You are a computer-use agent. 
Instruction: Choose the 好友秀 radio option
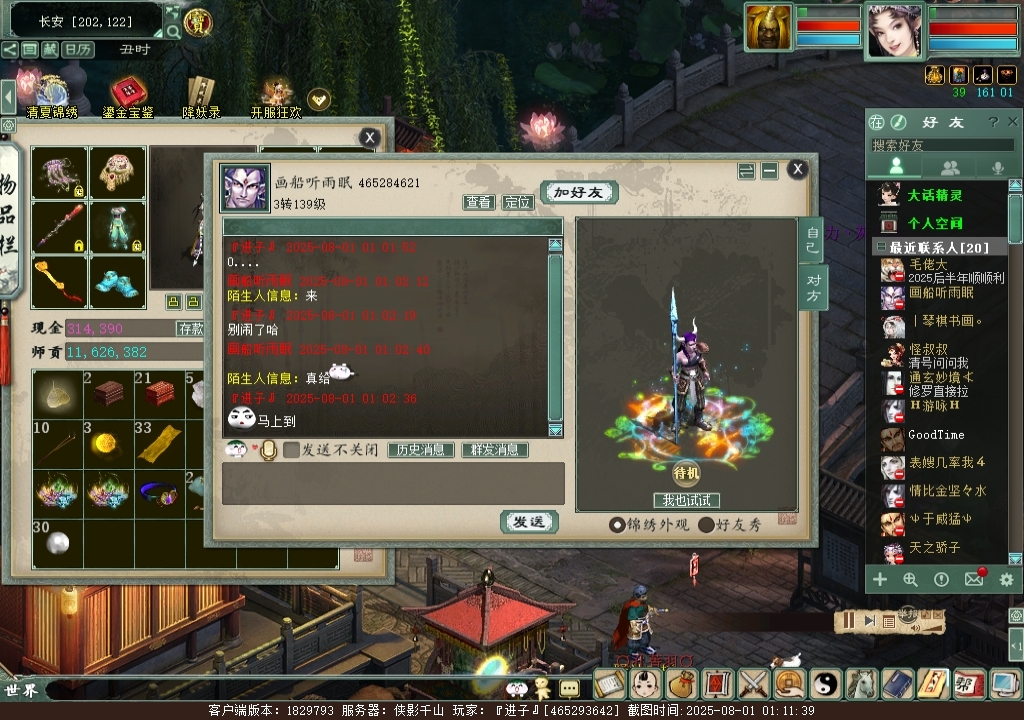pos(707,525)
